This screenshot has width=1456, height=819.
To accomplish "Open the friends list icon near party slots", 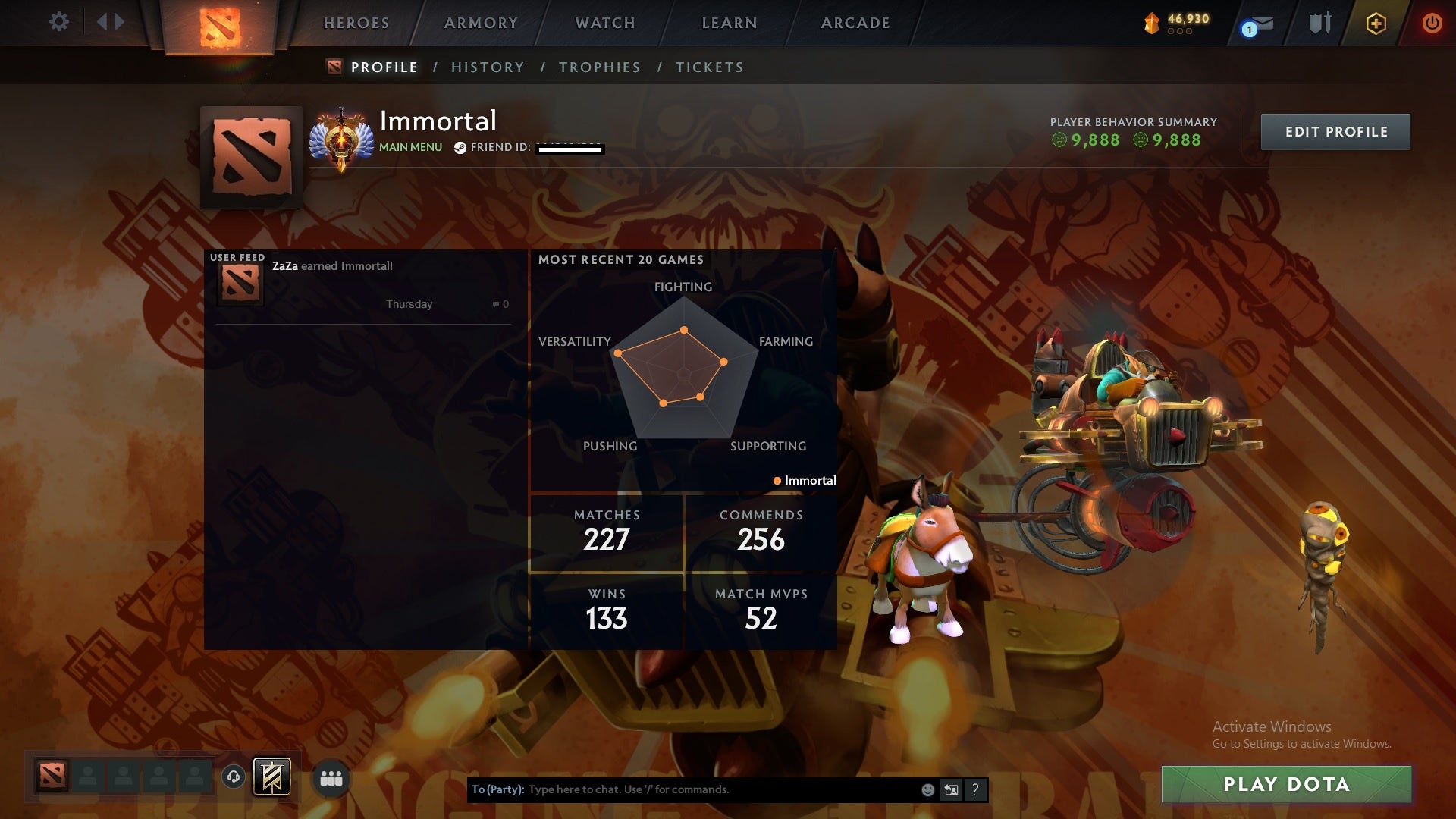I will pos(331,778).
